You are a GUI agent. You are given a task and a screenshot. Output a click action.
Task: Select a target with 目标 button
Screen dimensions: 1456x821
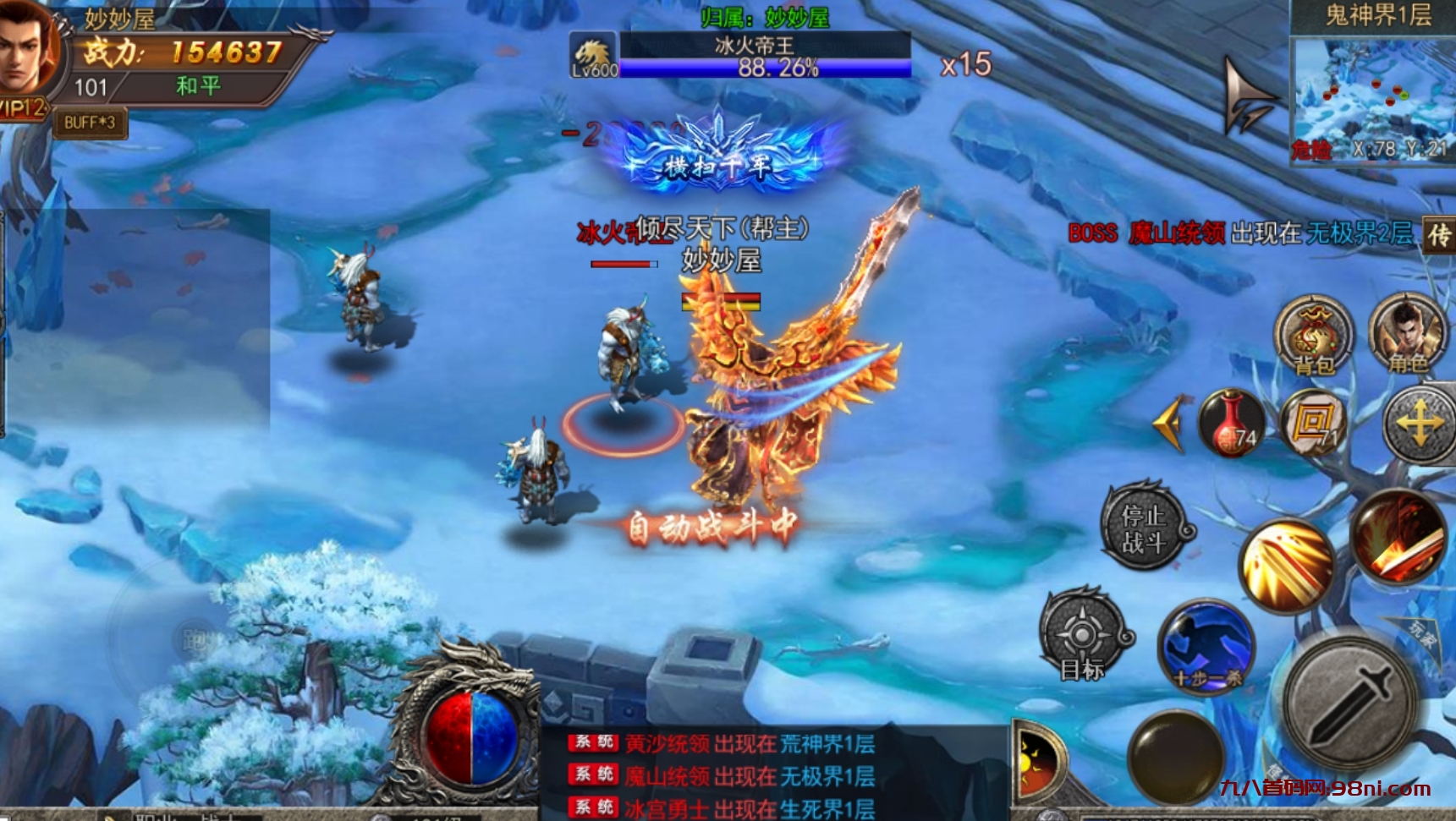(x=1082, y=636)
